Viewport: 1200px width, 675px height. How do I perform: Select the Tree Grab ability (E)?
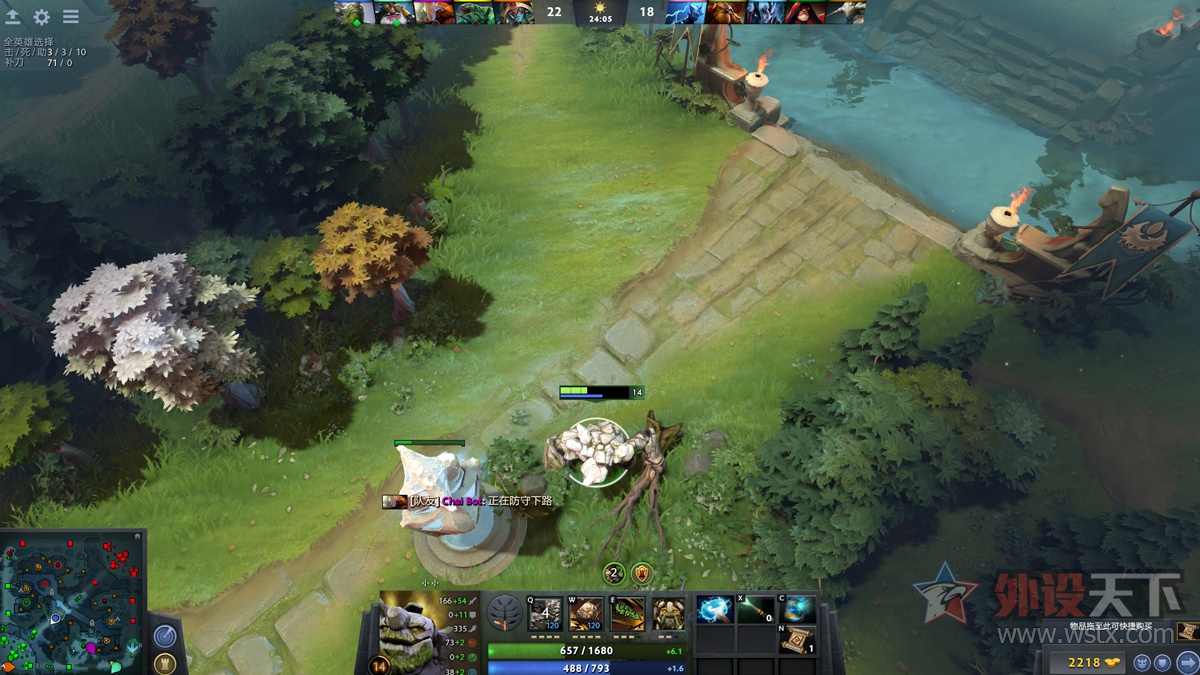tap(628, 614)
